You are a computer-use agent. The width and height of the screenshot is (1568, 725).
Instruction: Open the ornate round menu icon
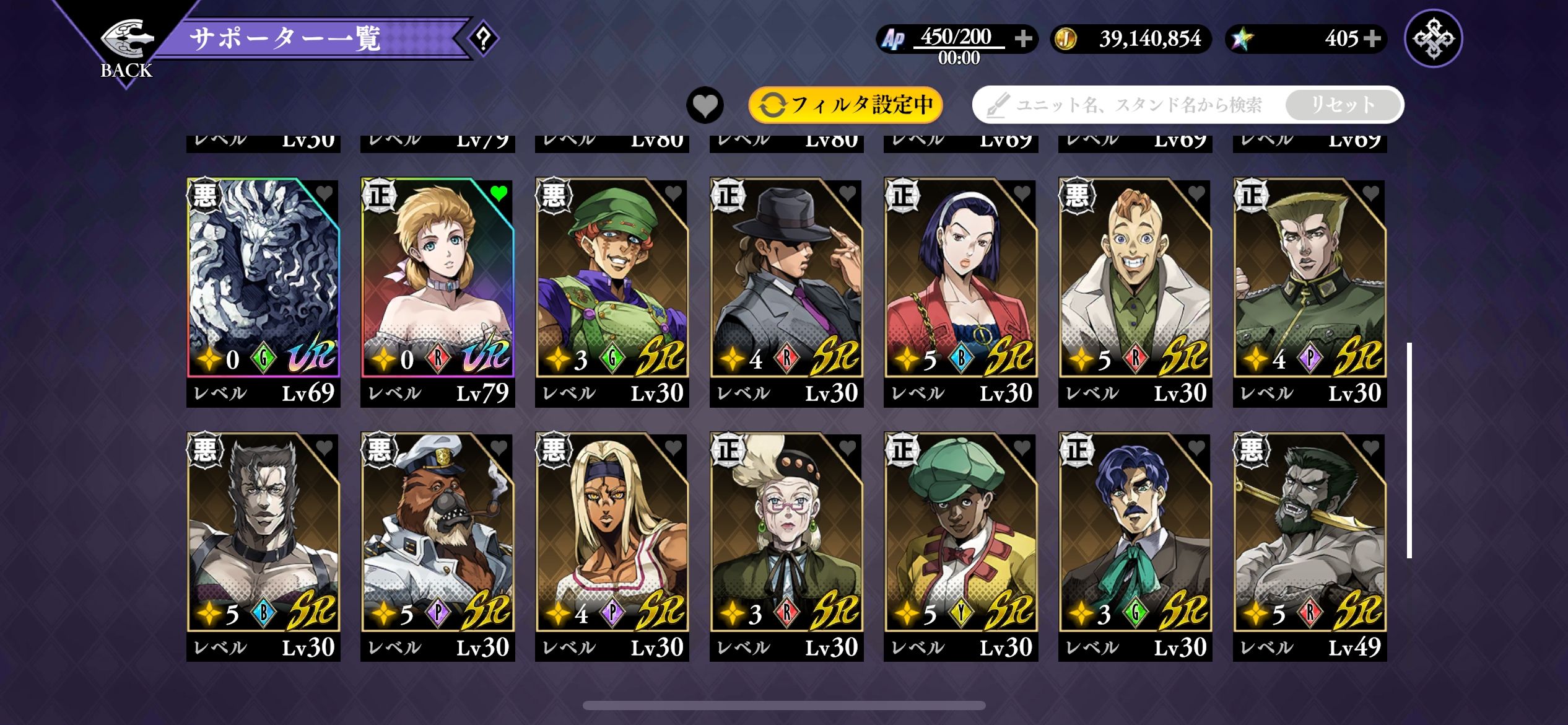[x=1433, y=38]
